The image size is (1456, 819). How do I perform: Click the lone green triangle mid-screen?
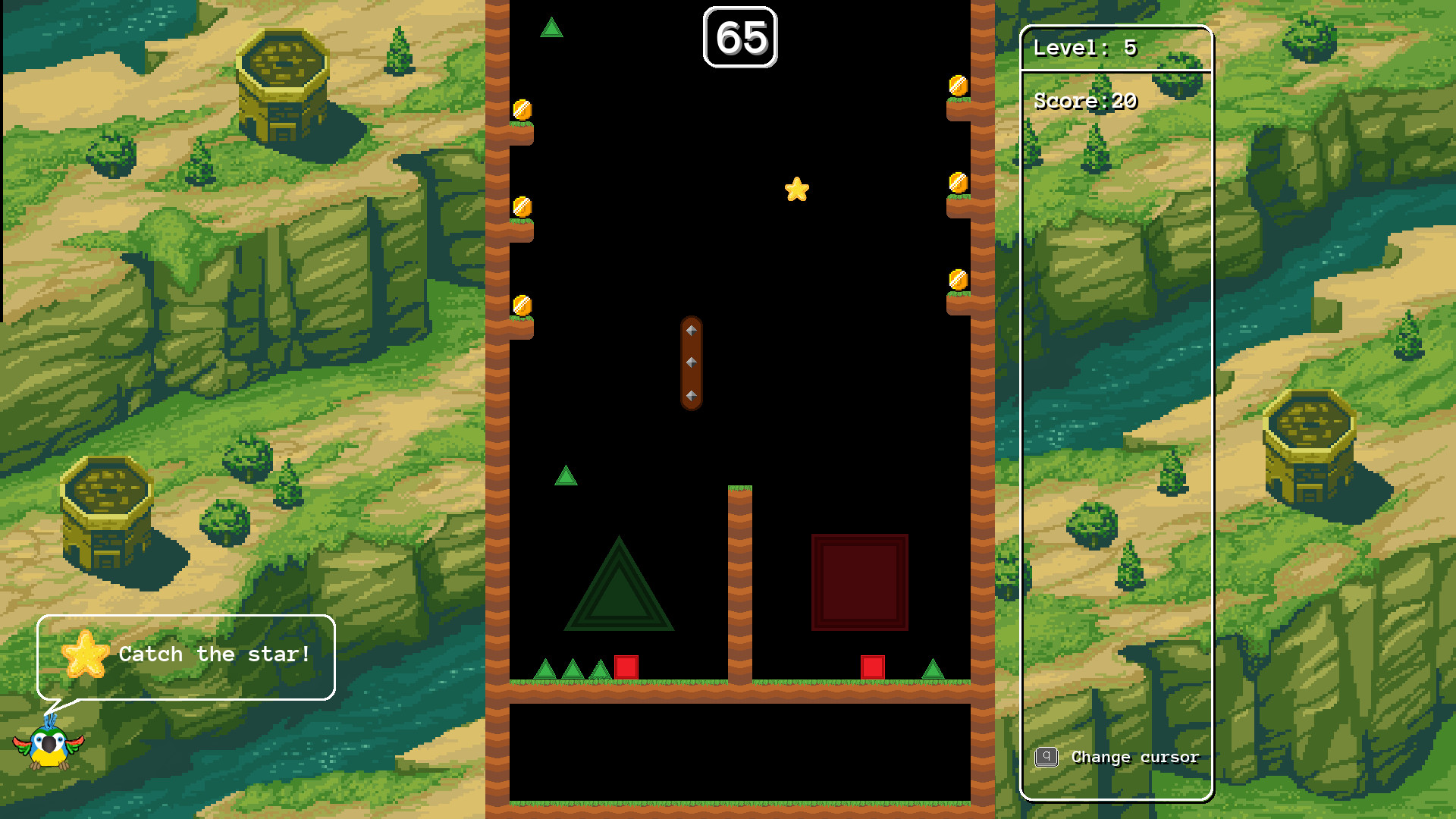coord(566,477)
